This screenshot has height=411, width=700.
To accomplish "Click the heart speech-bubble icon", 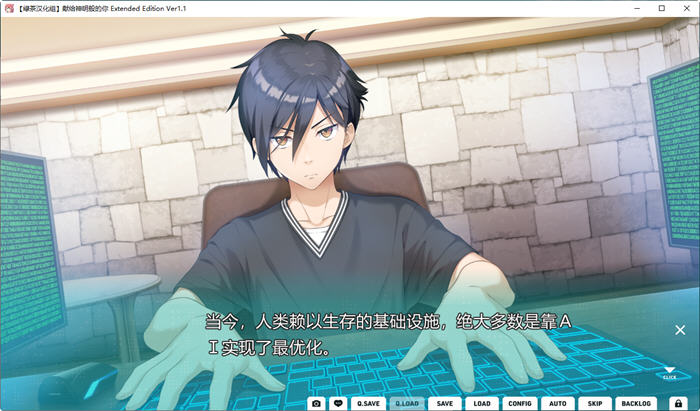I will coord(339,403).
